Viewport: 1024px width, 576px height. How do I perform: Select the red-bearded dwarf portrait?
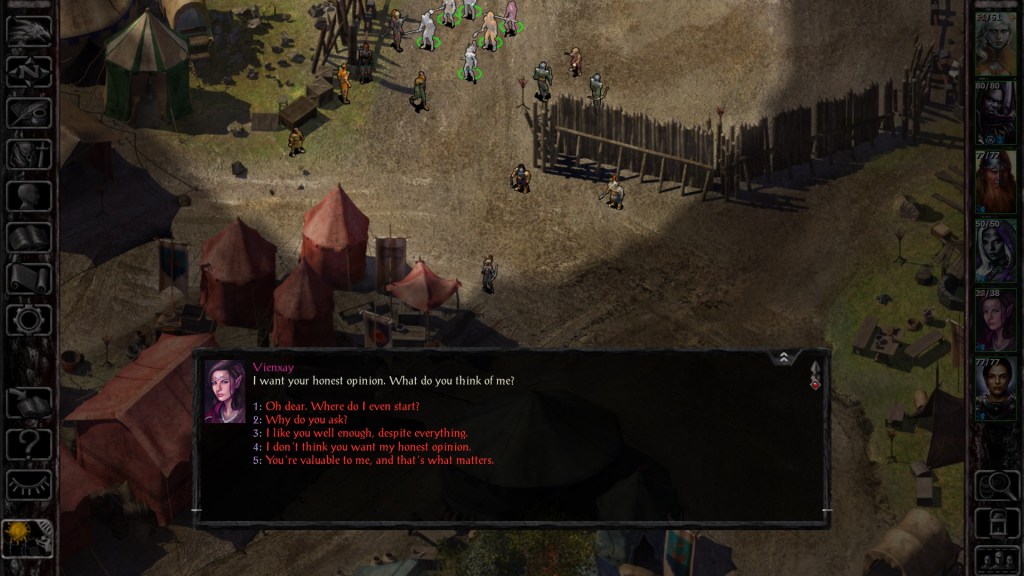(x=995, y=181)
